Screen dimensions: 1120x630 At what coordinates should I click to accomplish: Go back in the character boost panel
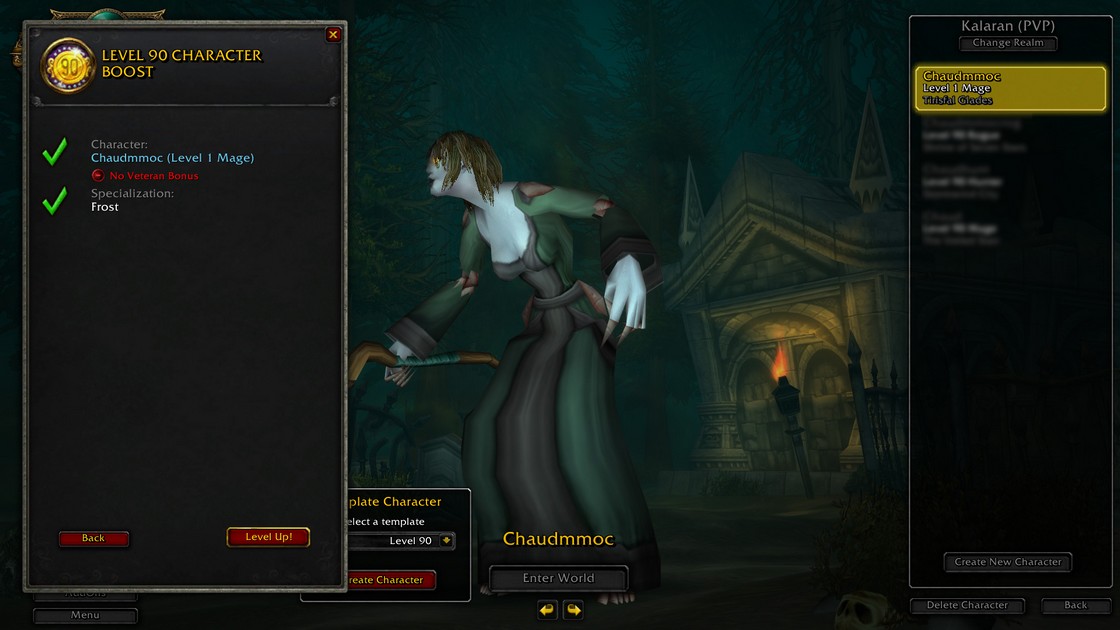pyautogui.click(x=93, y=538)
